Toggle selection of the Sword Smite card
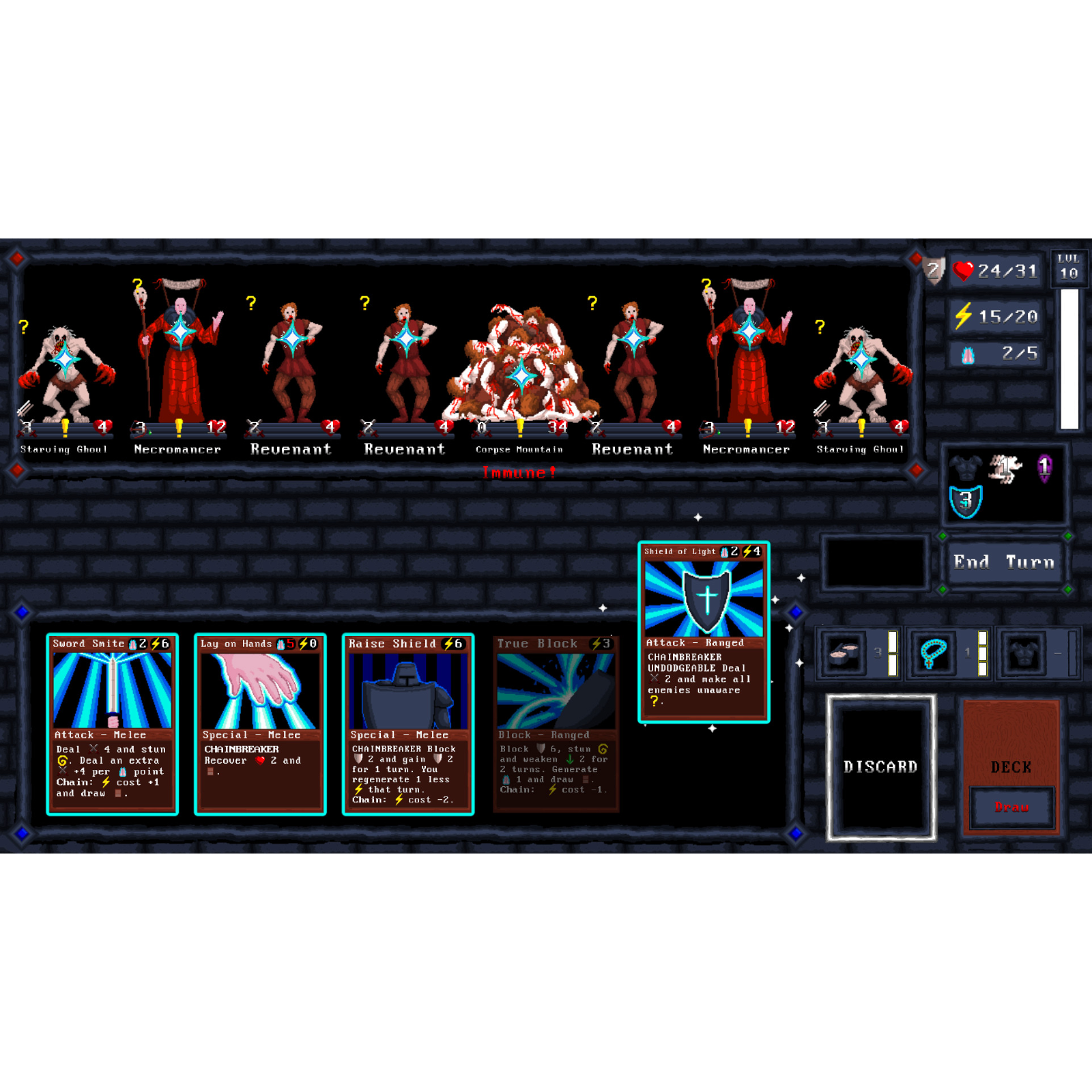 pos(113,723)
